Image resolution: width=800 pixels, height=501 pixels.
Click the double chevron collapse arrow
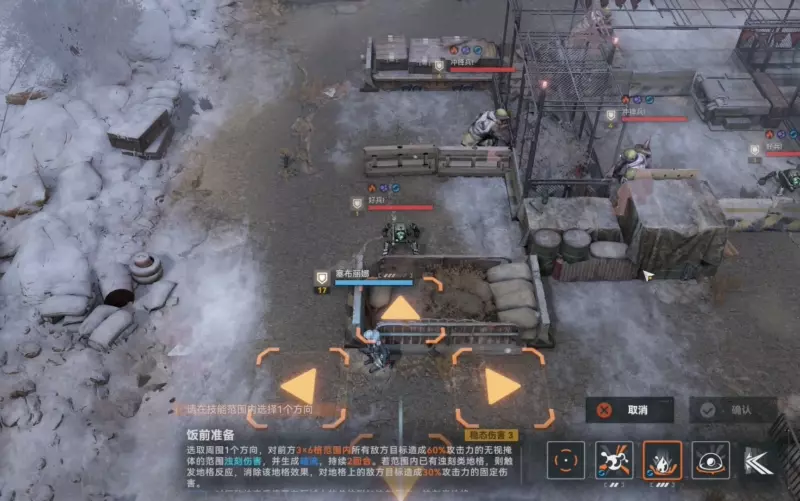pos(757,461)
